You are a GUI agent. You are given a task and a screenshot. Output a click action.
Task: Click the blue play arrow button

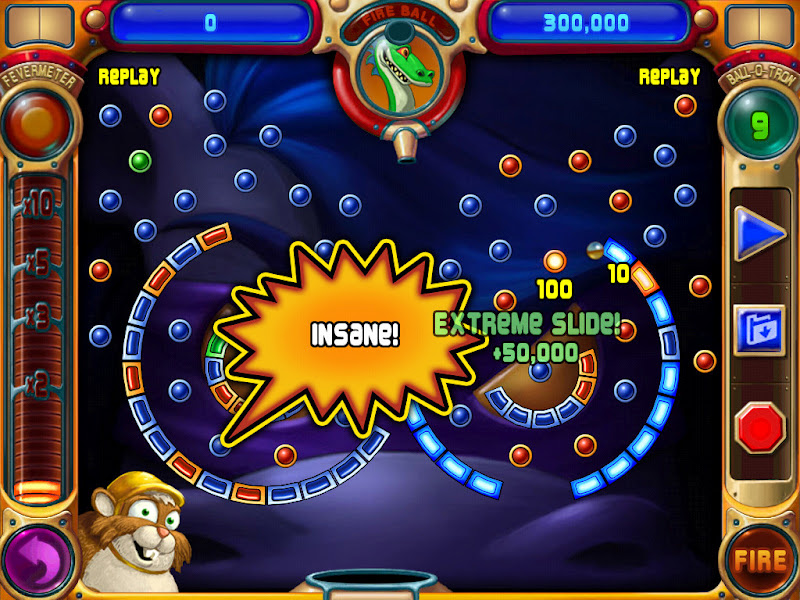[759, 235]
